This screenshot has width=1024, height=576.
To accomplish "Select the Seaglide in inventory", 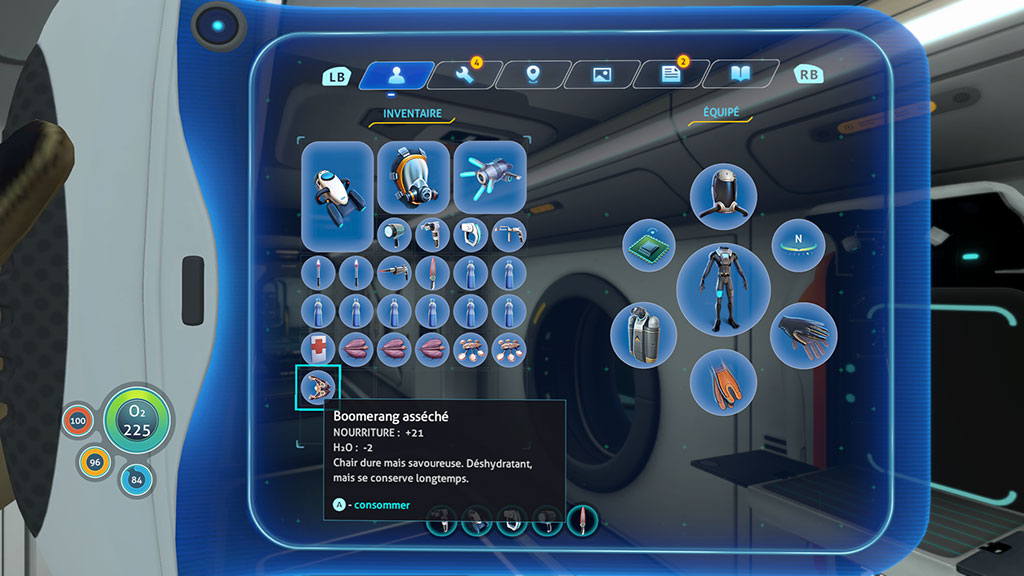I will (337, 195).
